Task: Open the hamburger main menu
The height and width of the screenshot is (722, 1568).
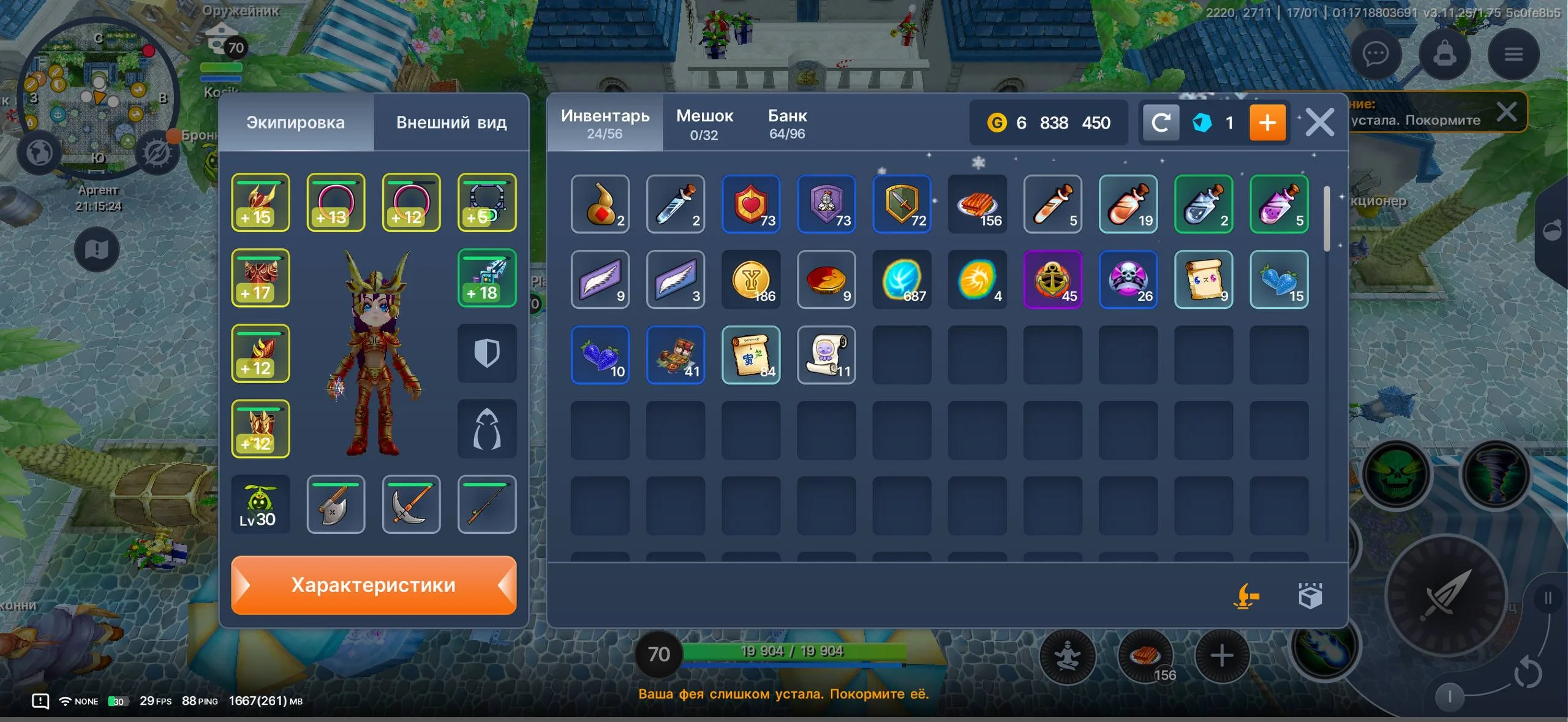Action: click(x=1513, y=55)
